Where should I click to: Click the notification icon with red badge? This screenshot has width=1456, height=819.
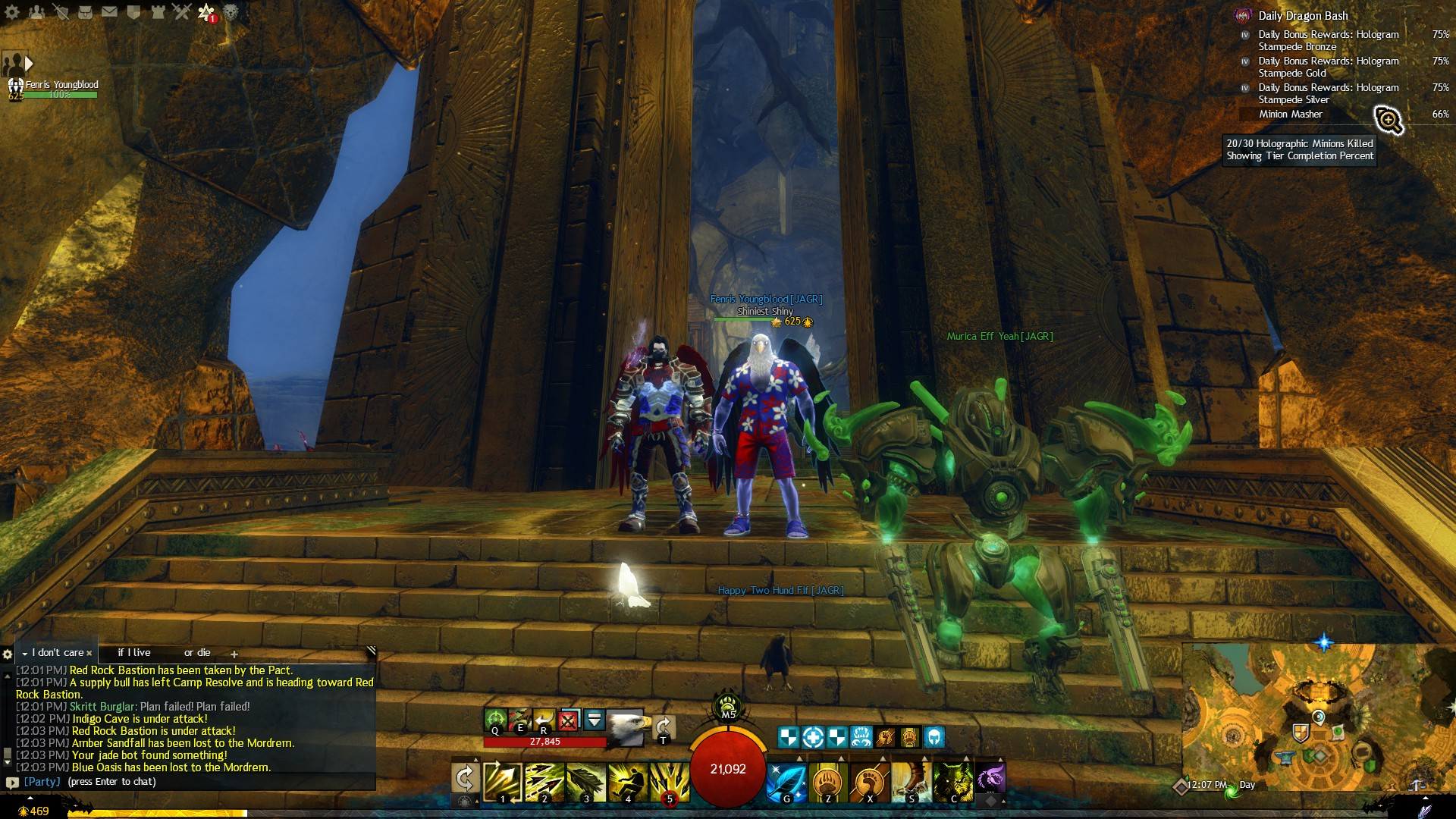point(206,12)
